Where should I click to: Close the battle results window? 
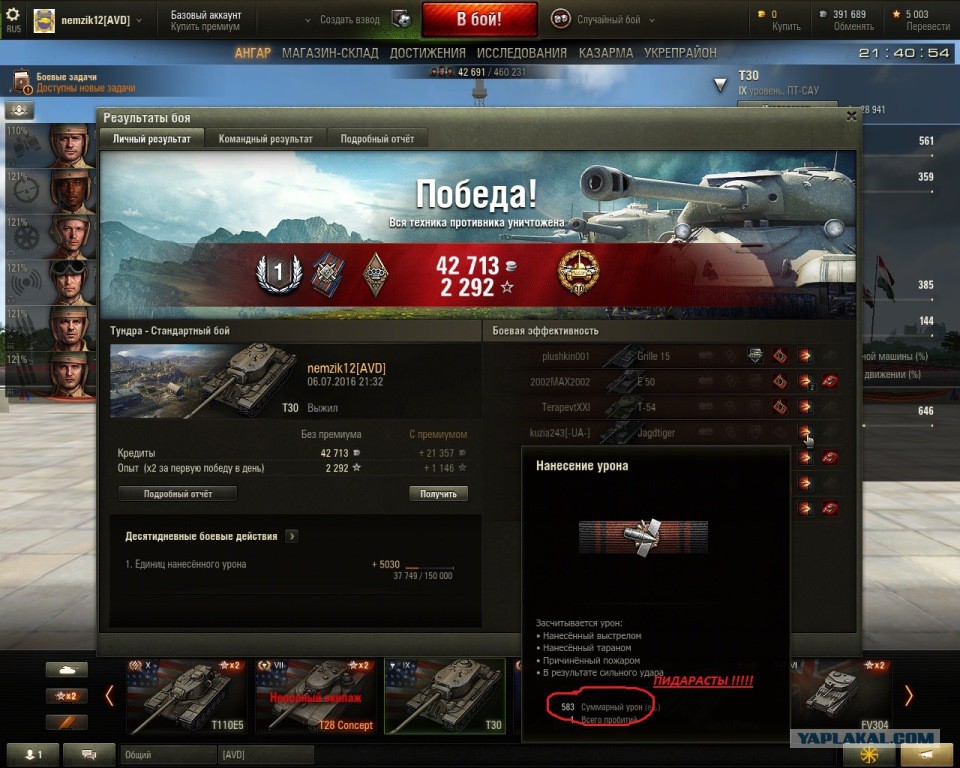click(851, 116)
